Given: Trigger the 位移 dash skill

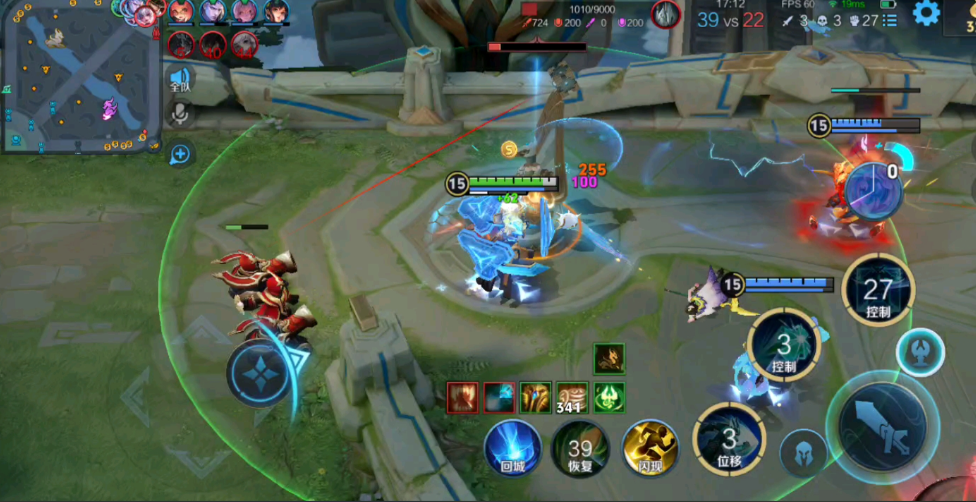Looking at the screenshot, I should coord(729,438).
